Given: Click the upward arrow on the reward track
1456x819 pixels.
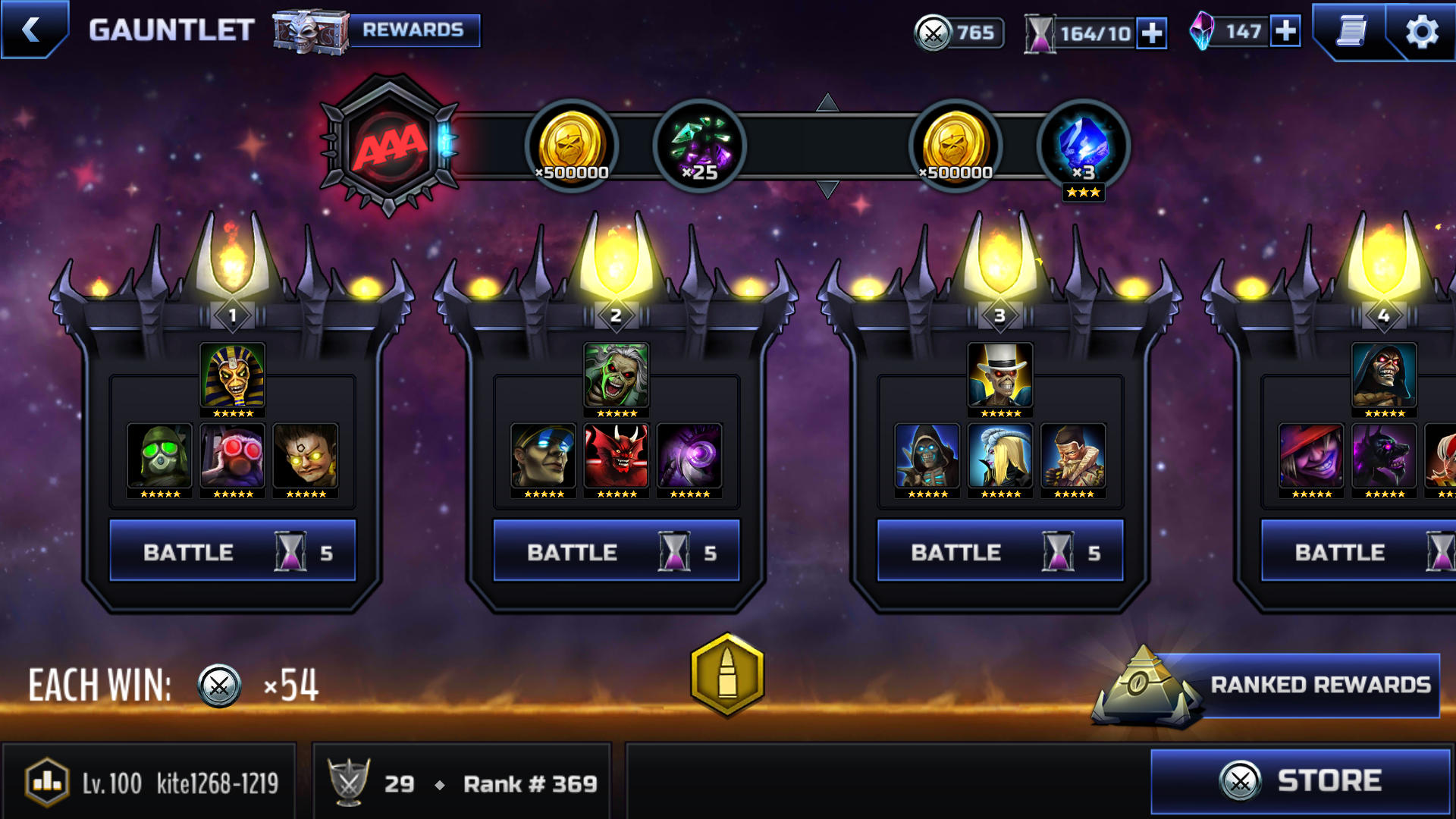Looking at the screenshot, I should [827, 102].
